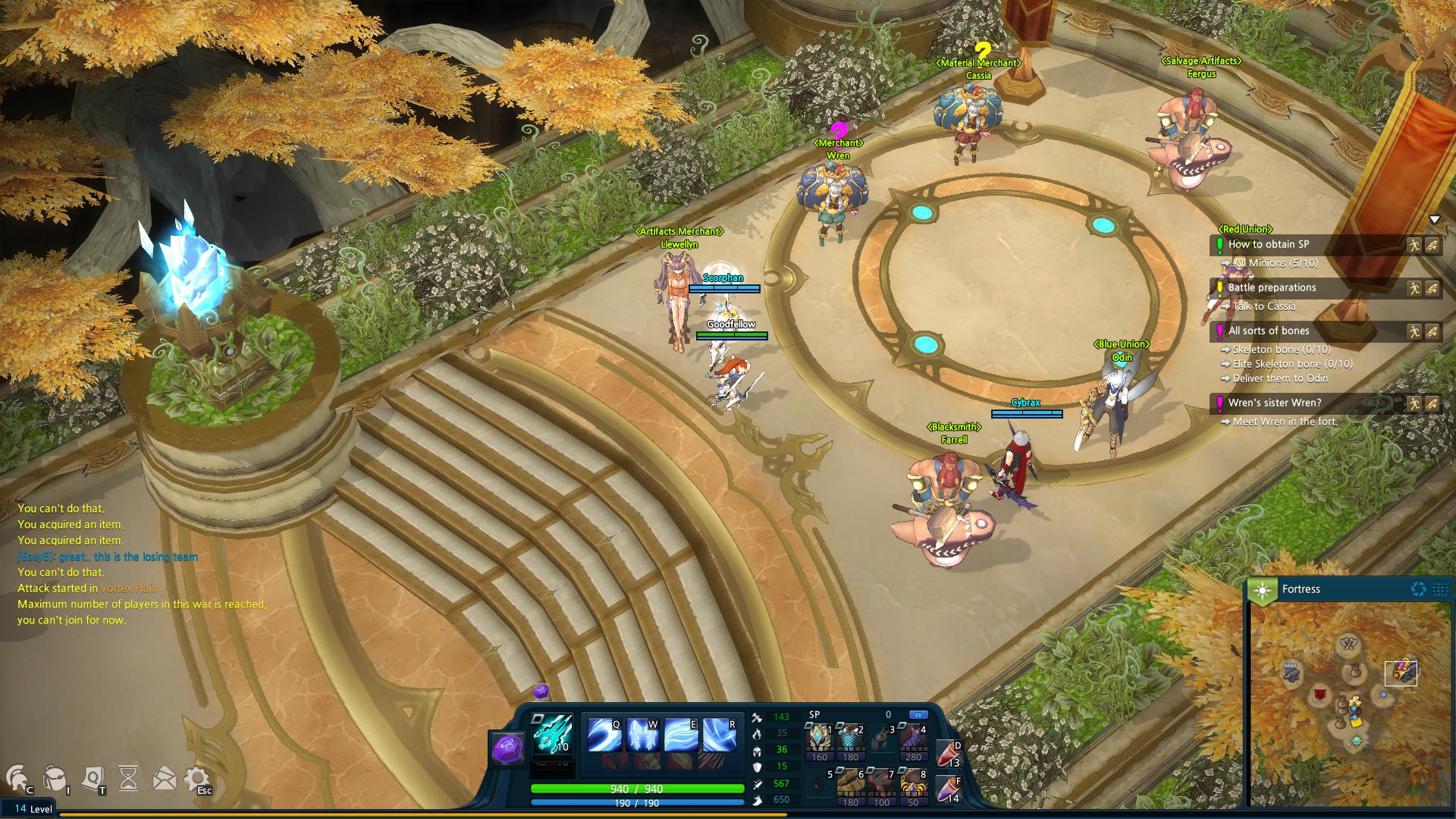The height and width of the screenshot is (819, 1456).
Task: Auto-run for the 'Battle preparations' quest
Action: (1414, 288)
